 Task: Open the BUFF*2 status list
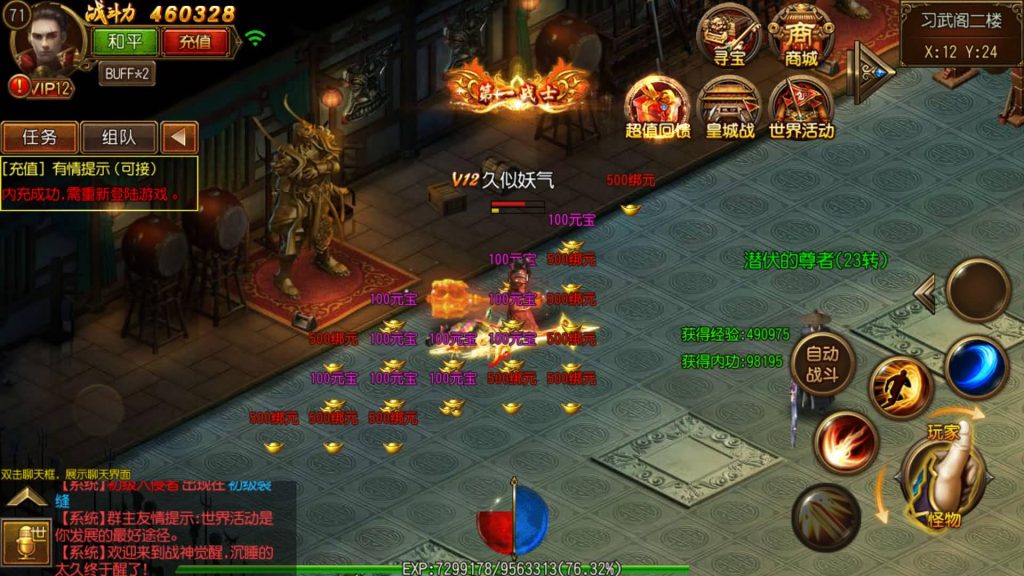point(126,73)
